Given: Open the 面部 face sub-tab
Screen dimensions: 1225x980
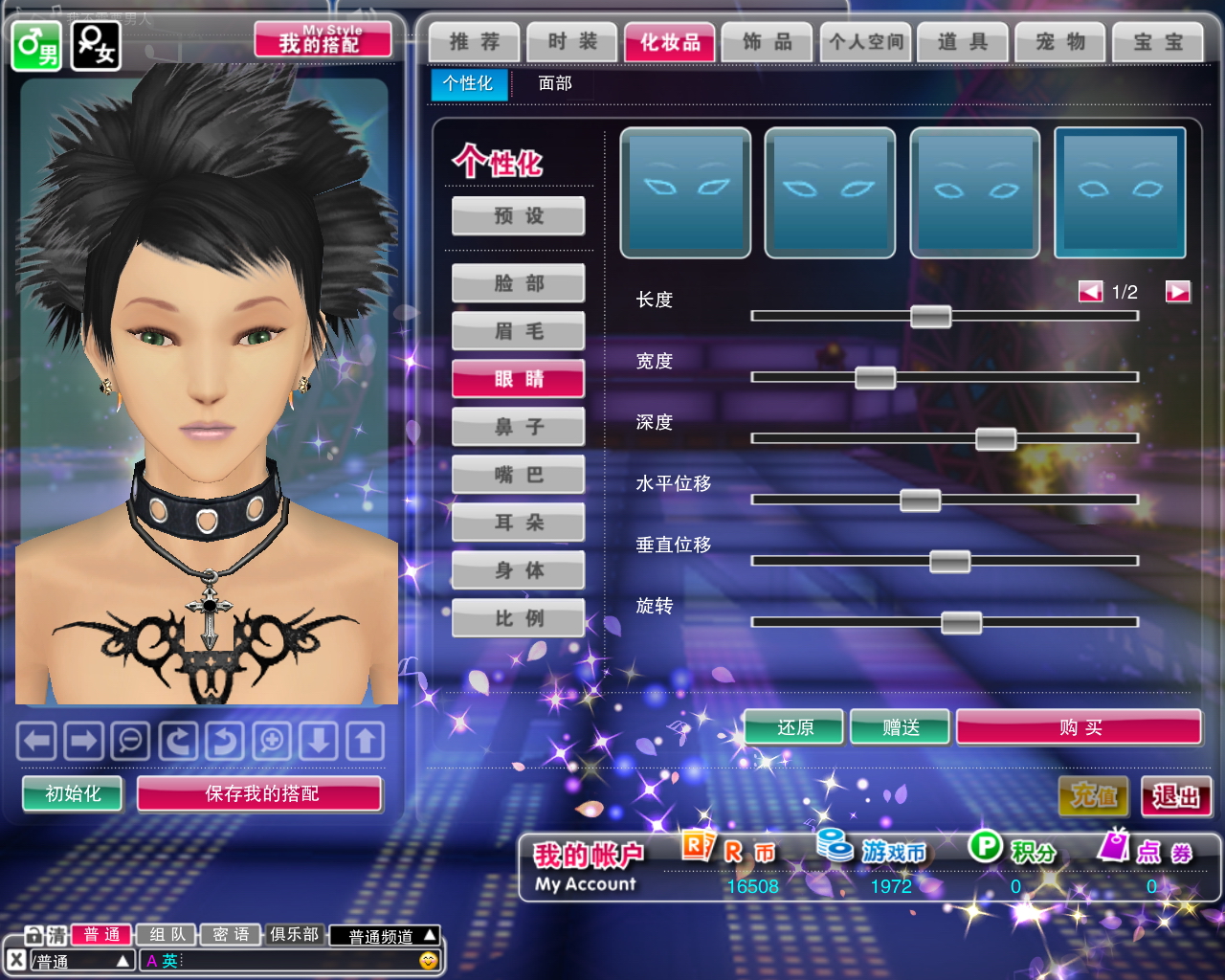Looking at the screenshot, I should [555, 84].
